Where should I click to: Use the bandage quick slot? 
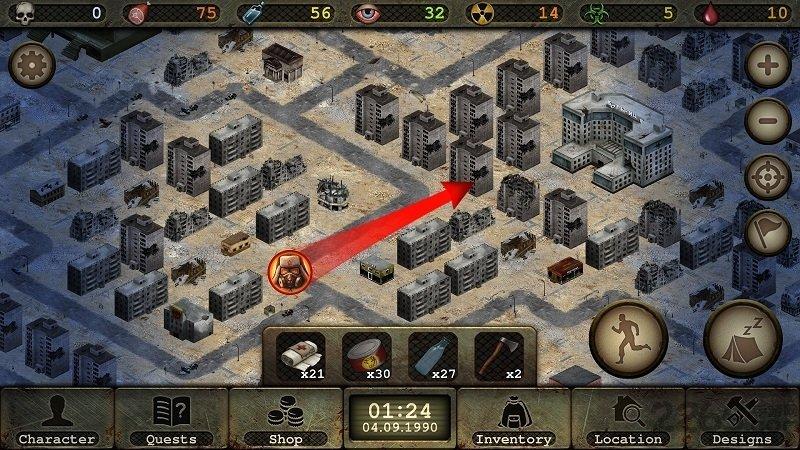301,357
